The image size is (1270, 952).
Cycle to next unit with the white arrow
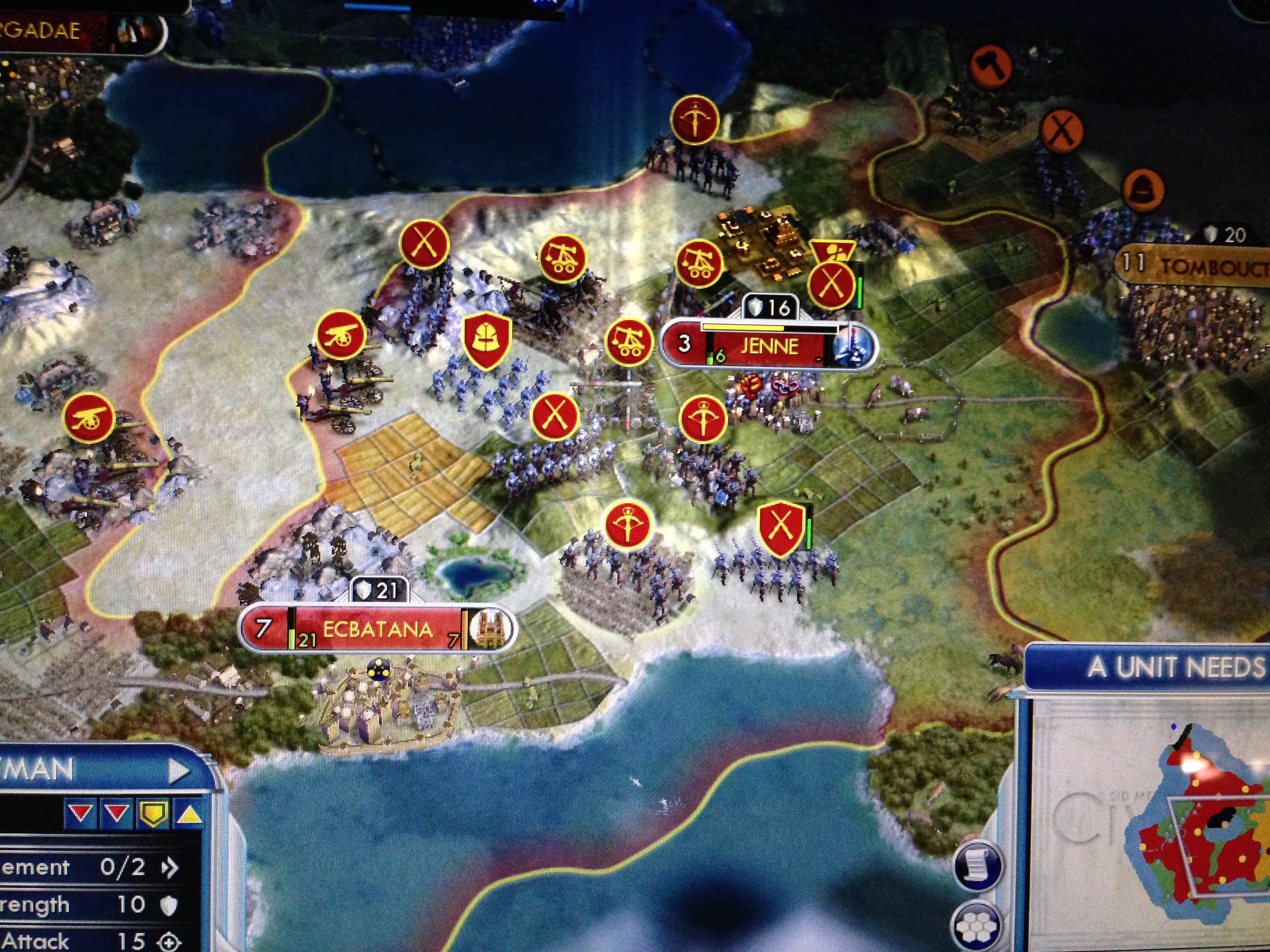pos(180,772)
